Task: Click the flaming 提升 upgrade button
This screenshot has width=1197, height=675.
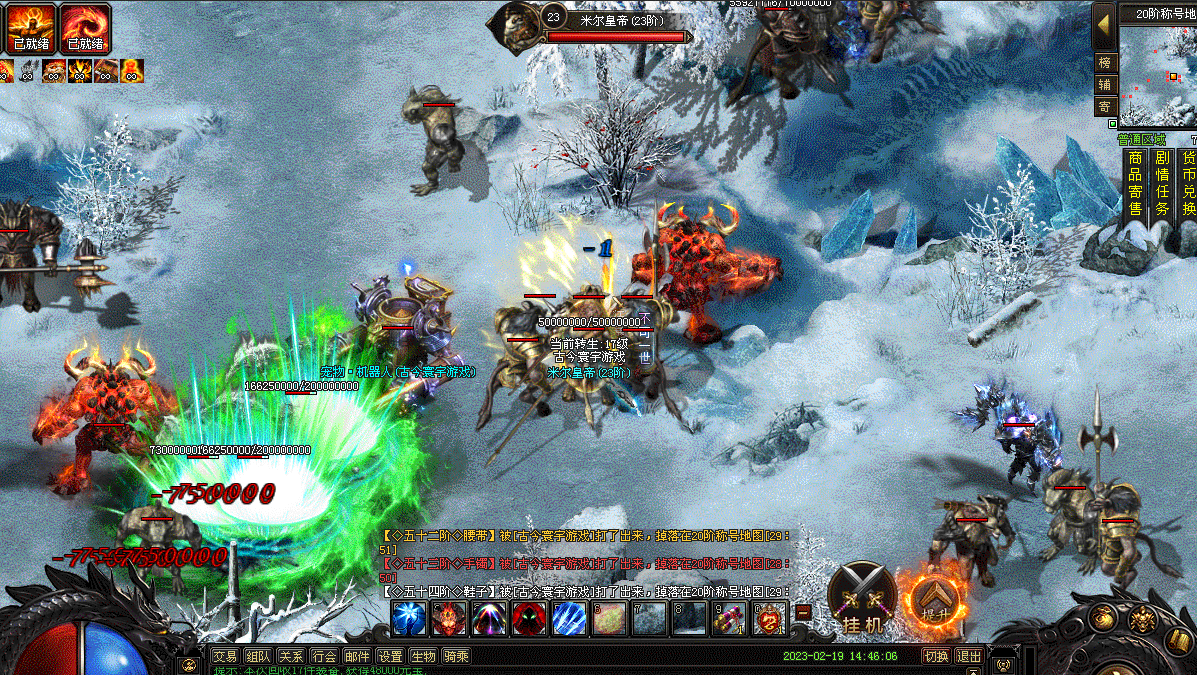Action: [934, 598]
